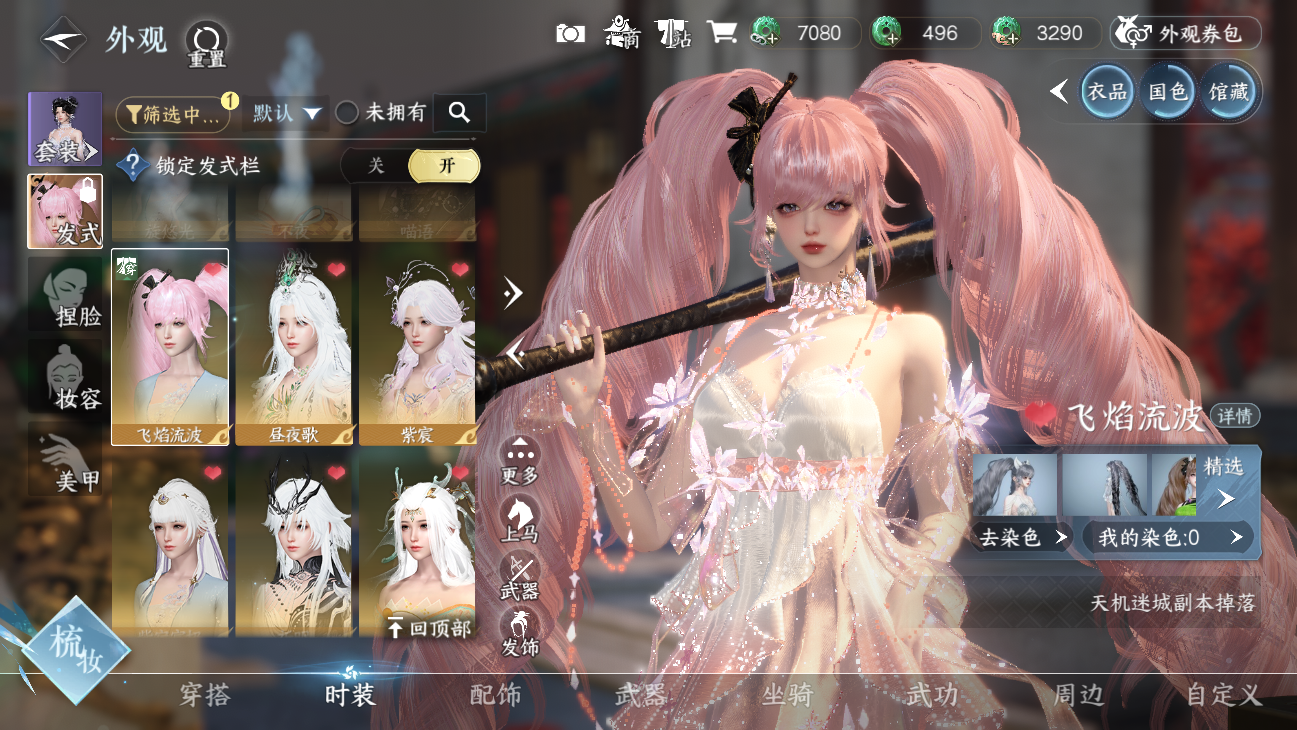Search hairstyles with the magnifier button

pos(459,113)
